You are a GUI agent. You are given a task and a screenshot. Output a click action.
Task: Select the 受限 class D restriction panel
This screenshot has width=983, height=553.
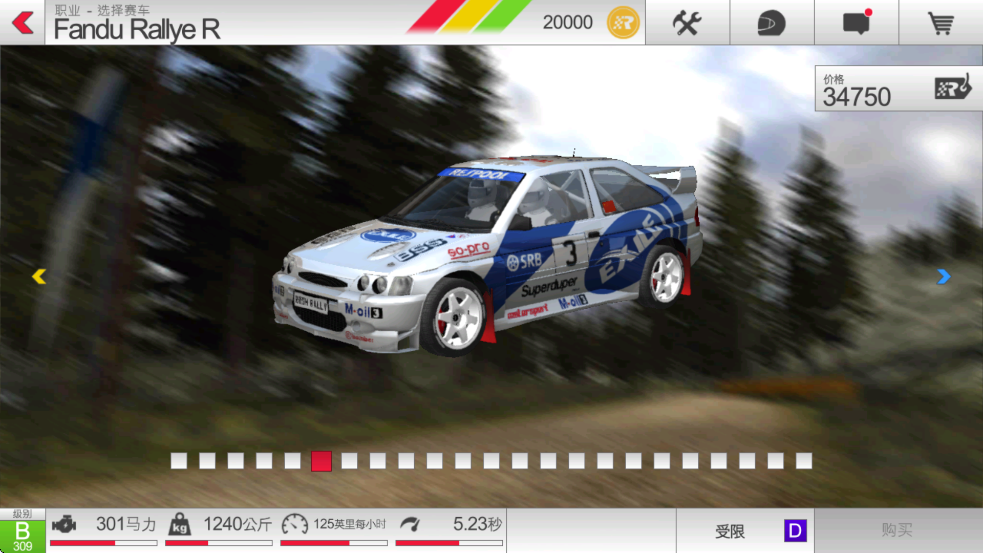point(745,531)
